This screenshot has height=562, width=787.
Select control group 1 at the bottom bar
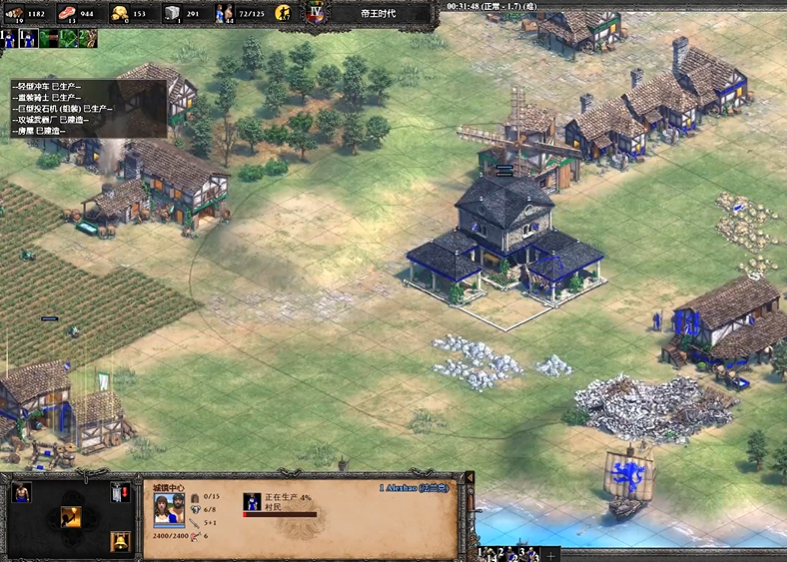483,553
